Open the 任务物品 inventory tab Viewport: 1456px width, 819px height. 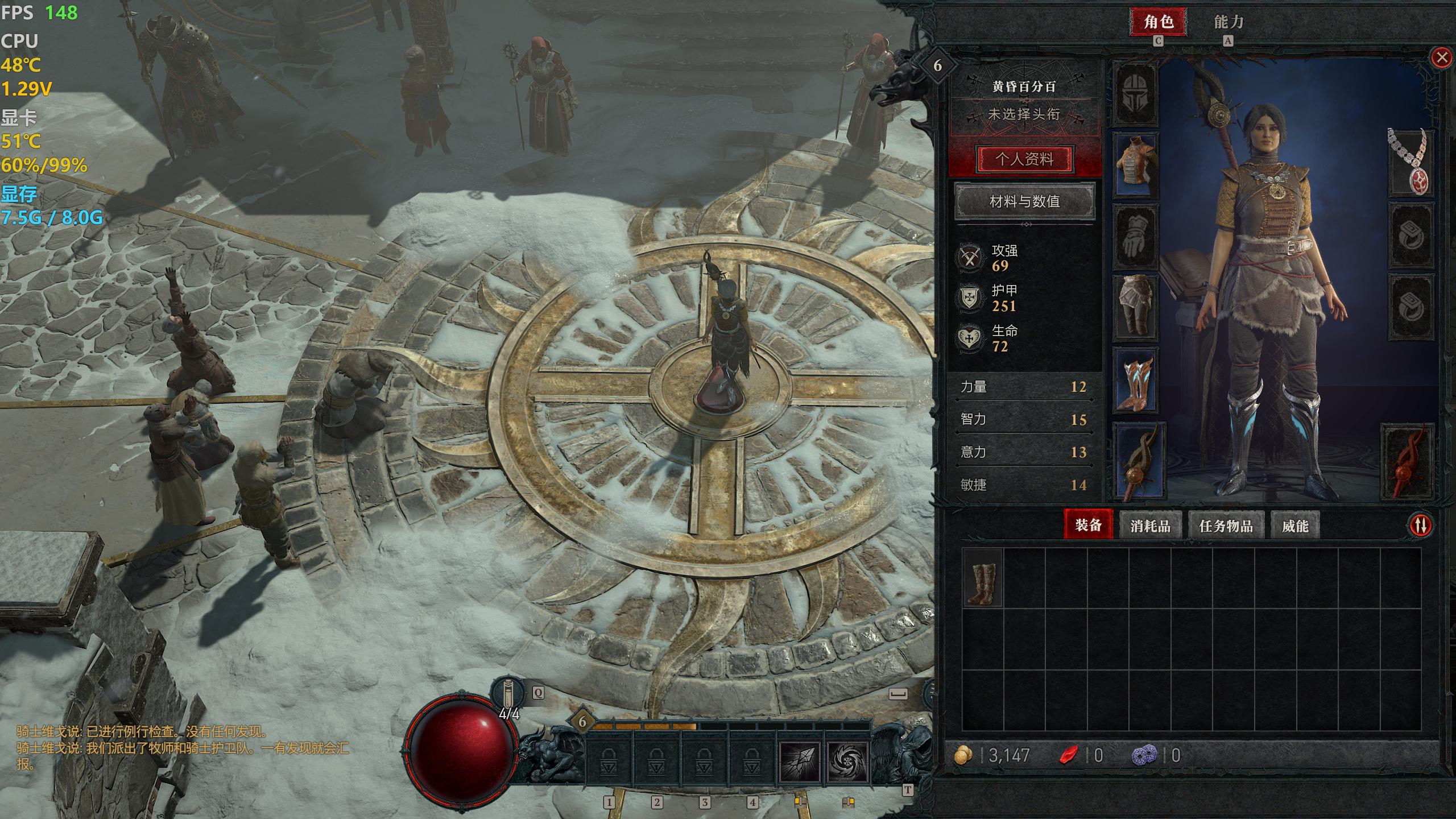pyautogui.click(x=1226, y=526)
